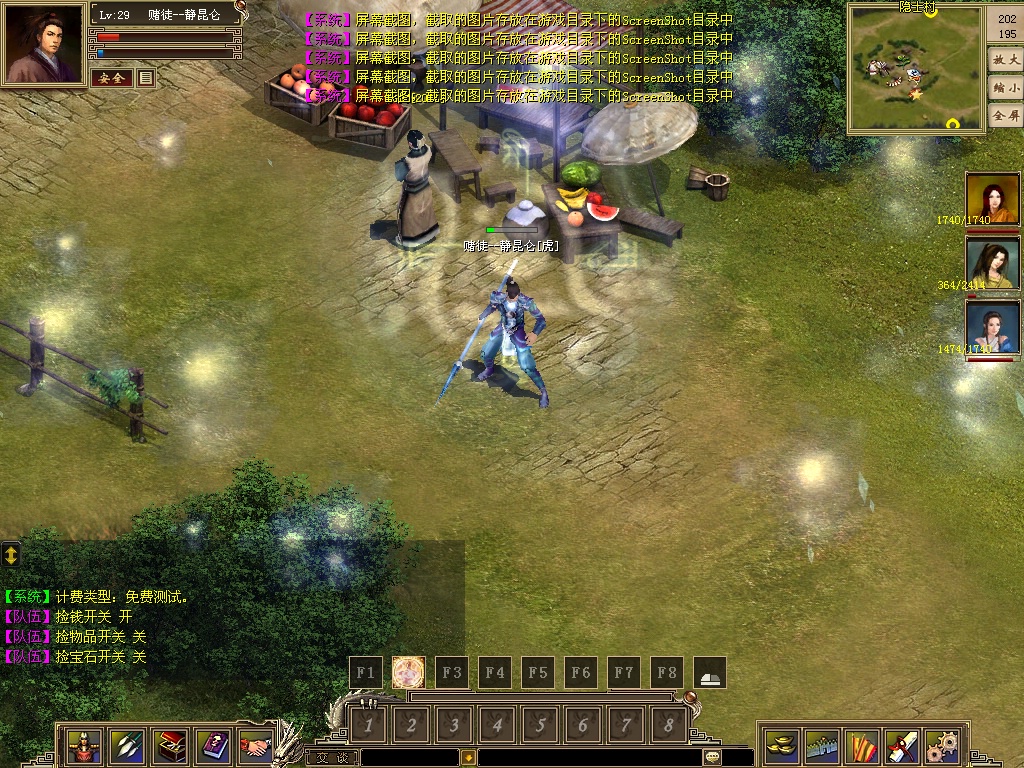This screenshot has height=768, width=1024.
Task: Show the fullscreen map with 全屏
Action: pyautogui.click(x=1004, y=116)
